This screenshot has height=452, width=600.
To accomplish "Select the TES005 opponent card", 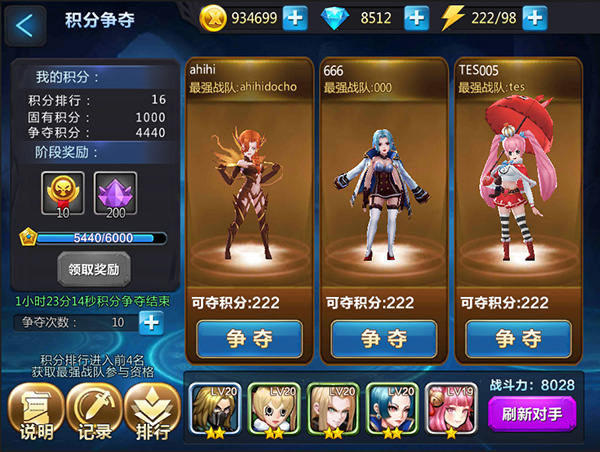I will (518, 180).
